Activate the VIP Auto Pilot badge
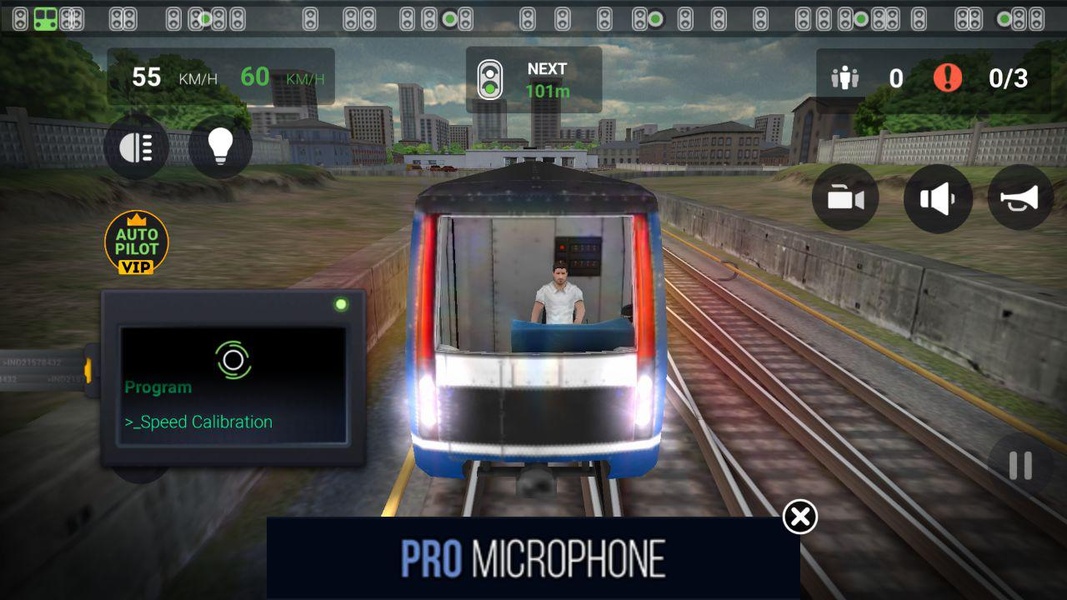1067x600 pixels. tap(136, 242)
